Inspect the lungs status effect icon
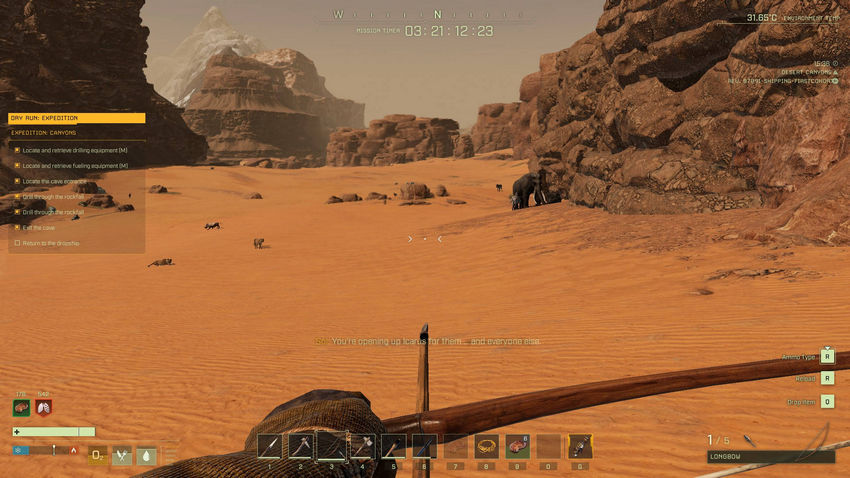Image resolution: width=850 pixels, height=478 pixels. [x=43, y=408]
